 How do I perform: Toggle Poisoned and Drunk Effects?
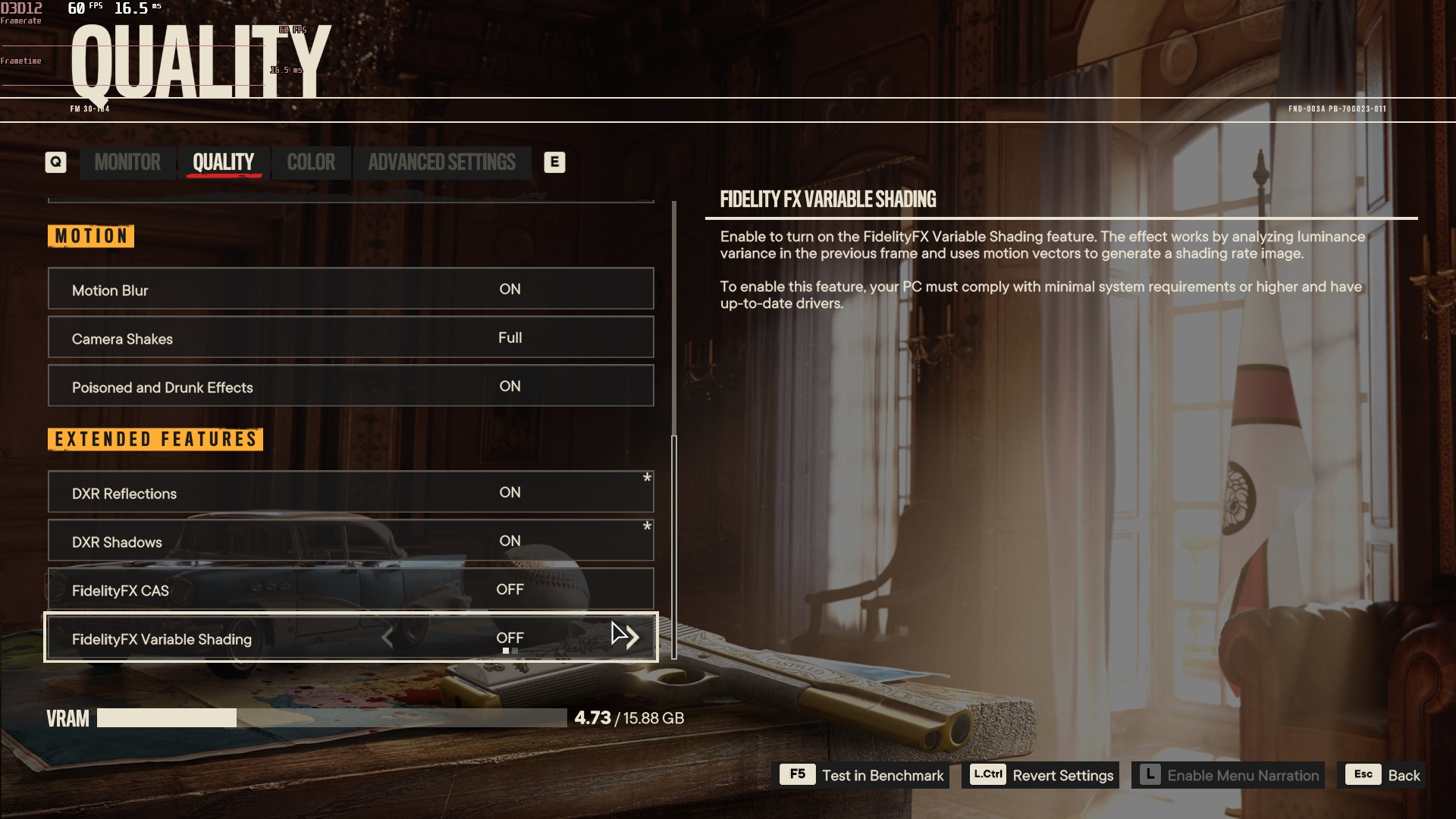350,386
